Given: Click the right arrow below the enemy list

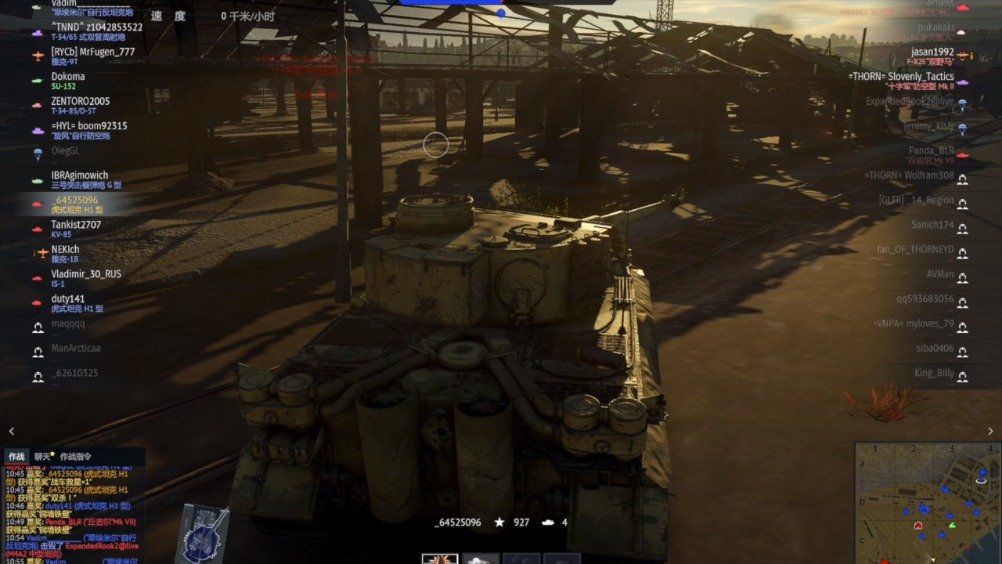Looking at the screenshot, I should coord(991,432).
